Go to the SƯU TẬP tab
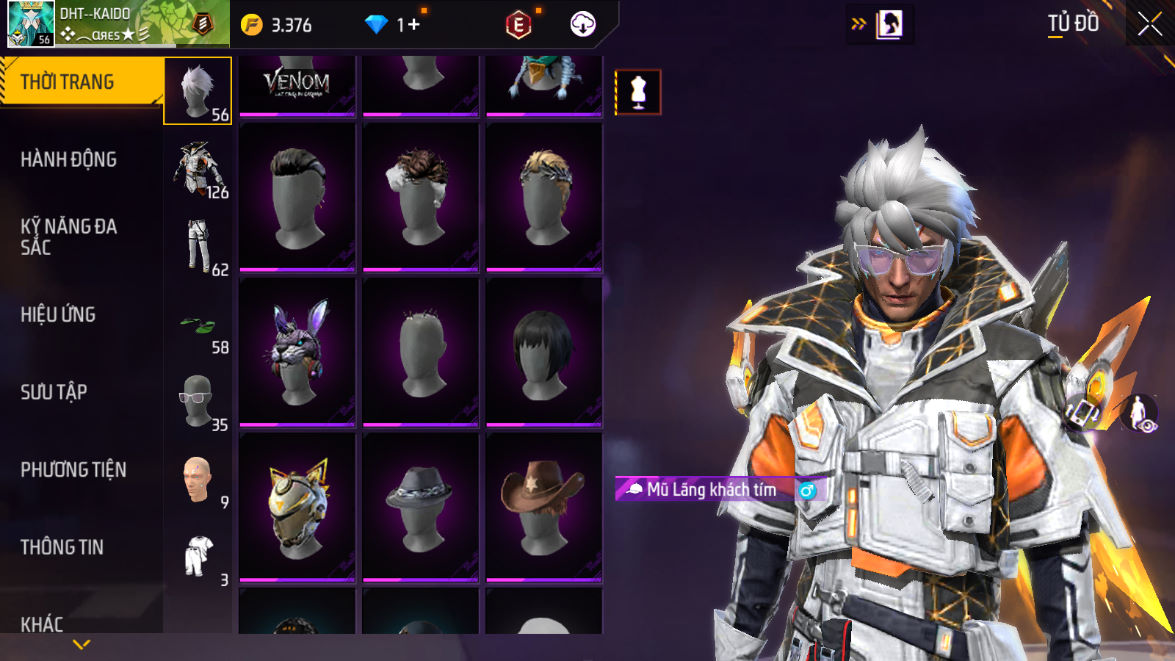1175x661 pixels. pos(54,392)
